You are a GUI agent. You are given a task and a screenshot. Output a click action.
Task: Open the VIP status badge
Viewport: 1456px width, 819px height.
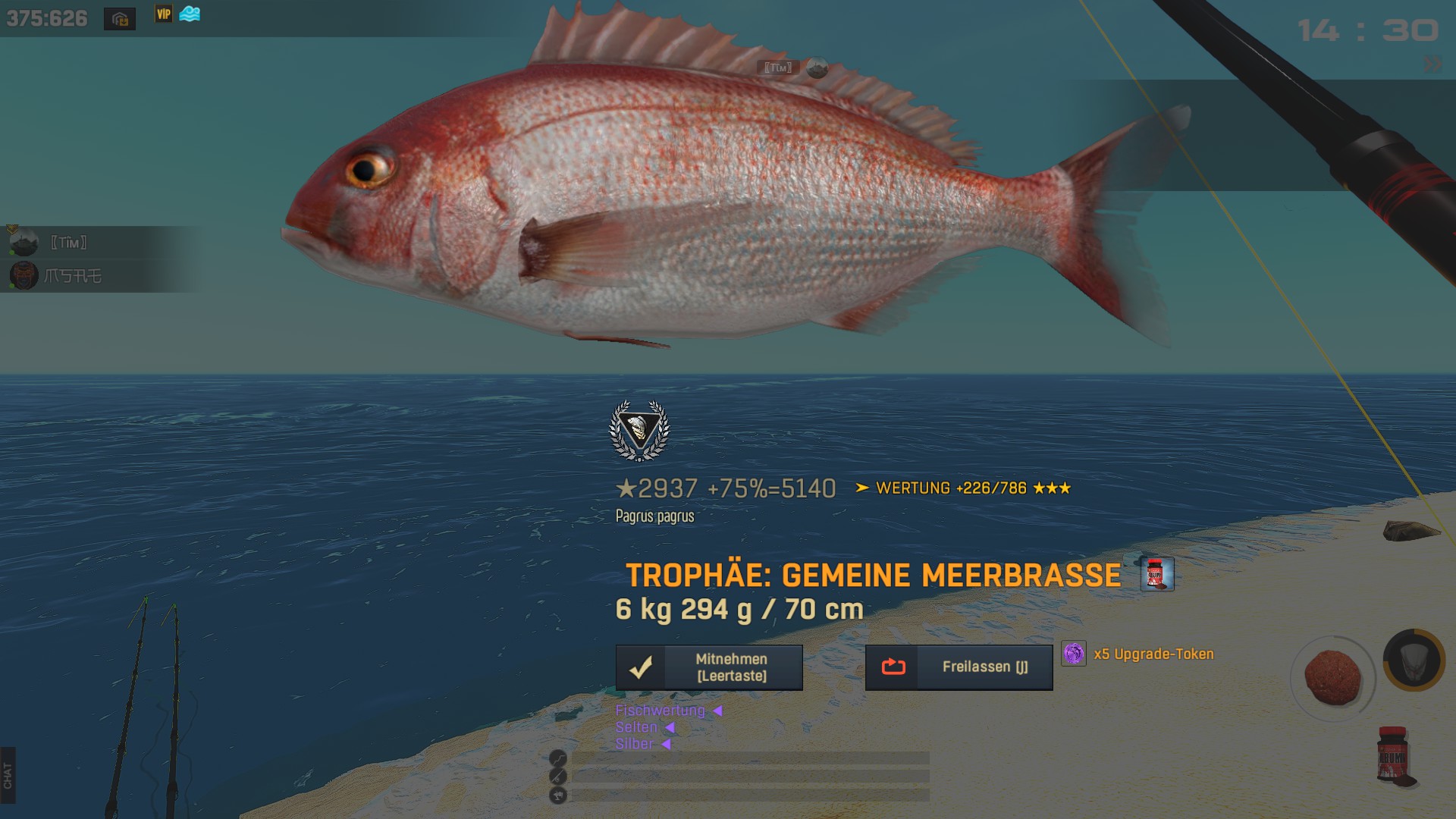[x=164, y=14]
